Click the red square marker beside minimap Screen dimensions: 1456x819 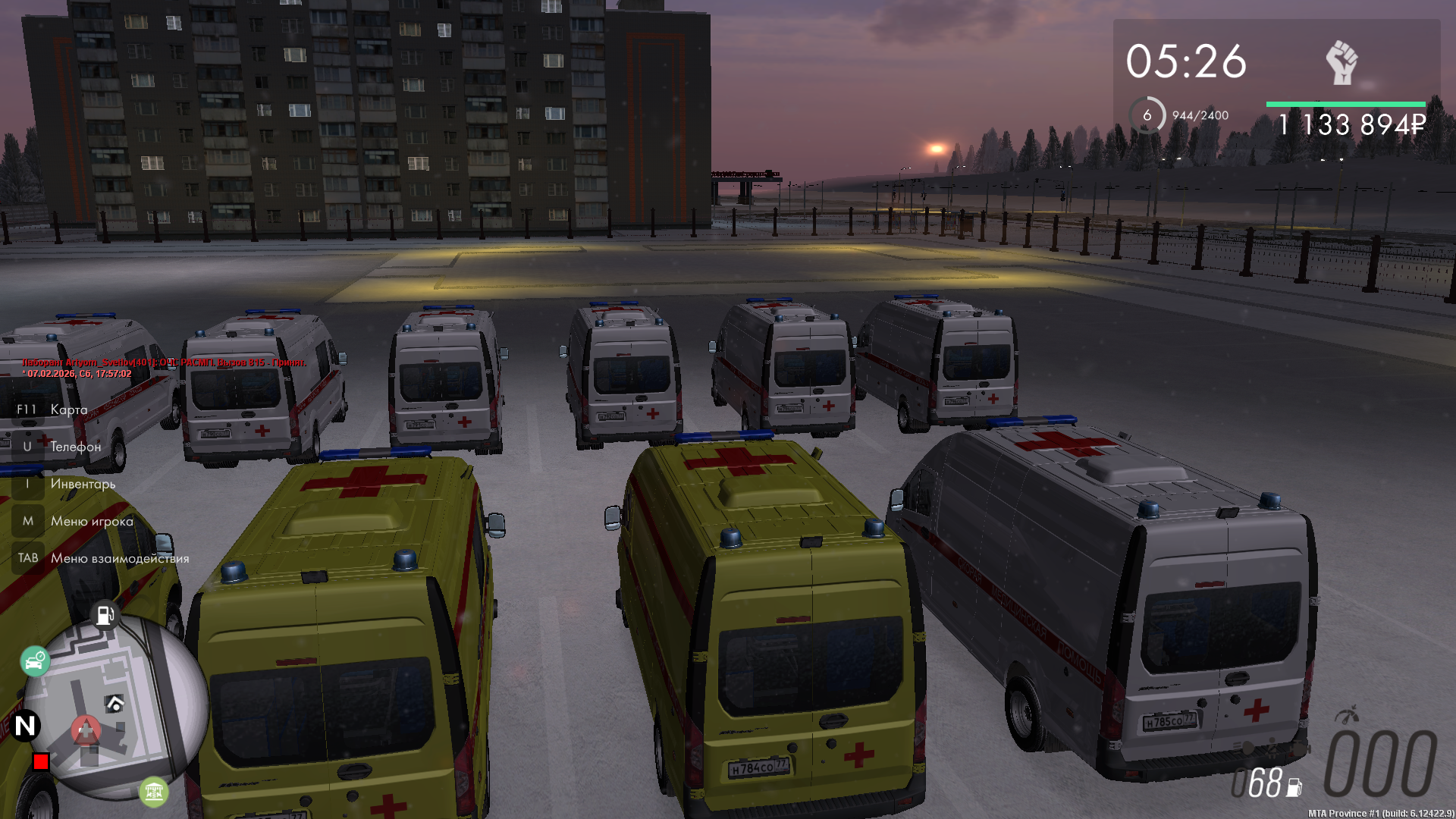[41, 761]
